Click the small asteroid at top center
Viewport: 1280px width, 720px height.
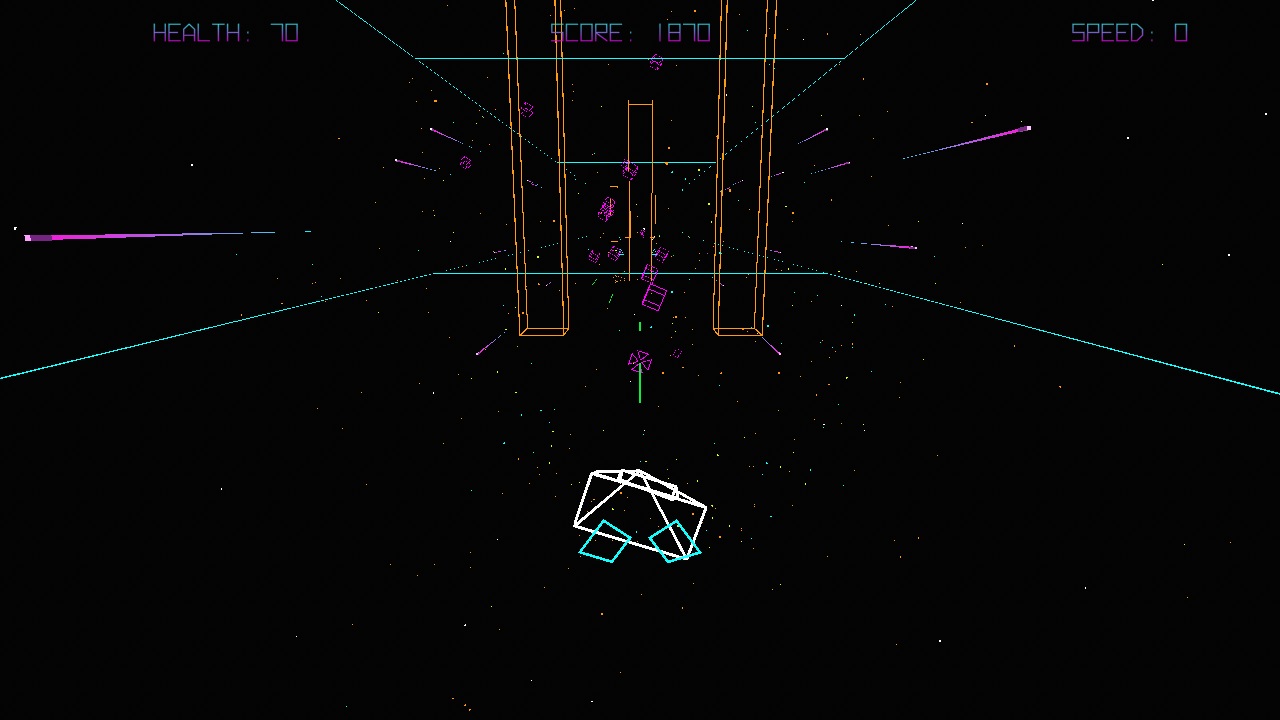[655, 62]
